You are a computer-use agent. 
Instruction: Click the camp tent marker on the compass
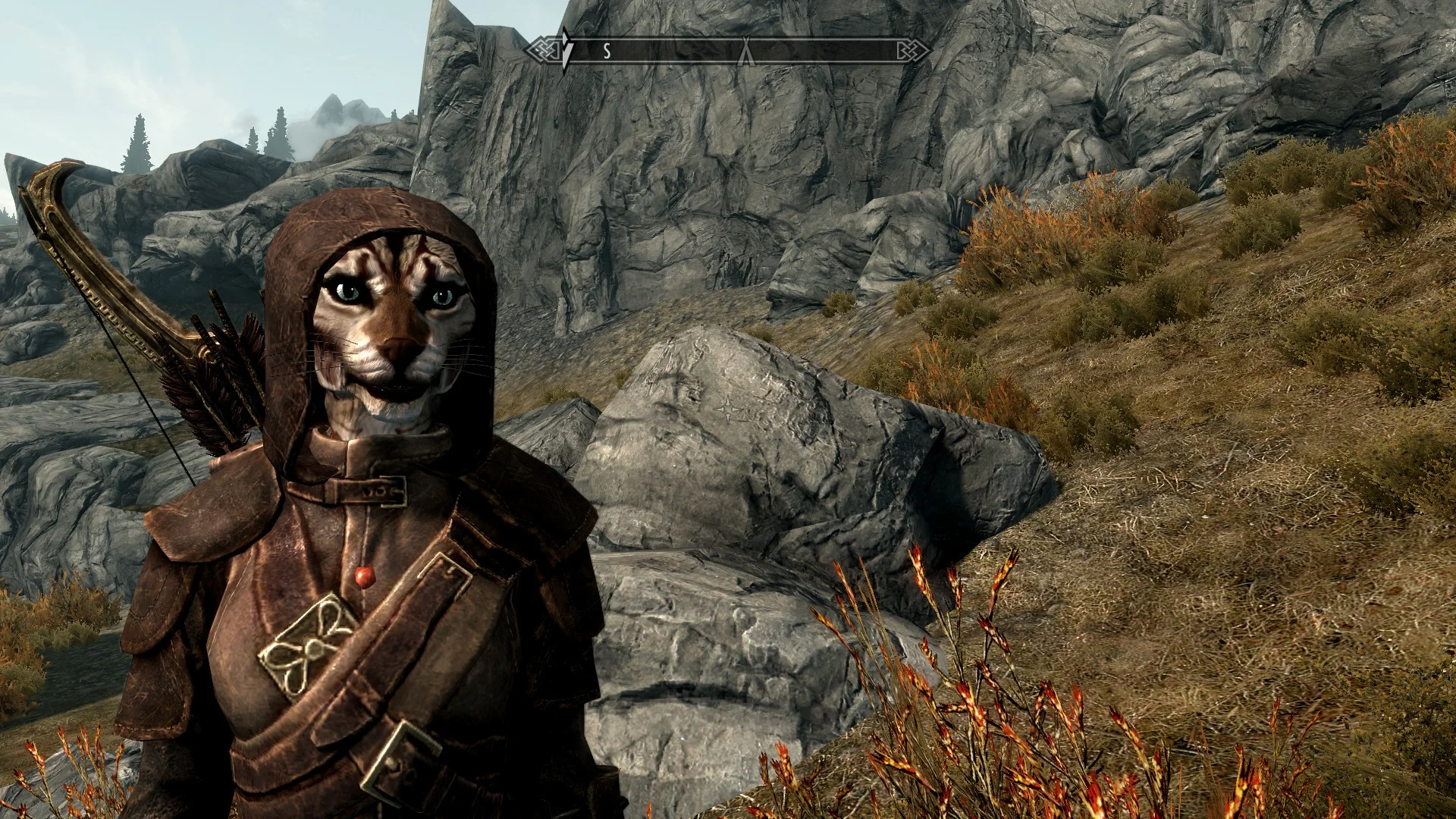[x=747, y=51]
